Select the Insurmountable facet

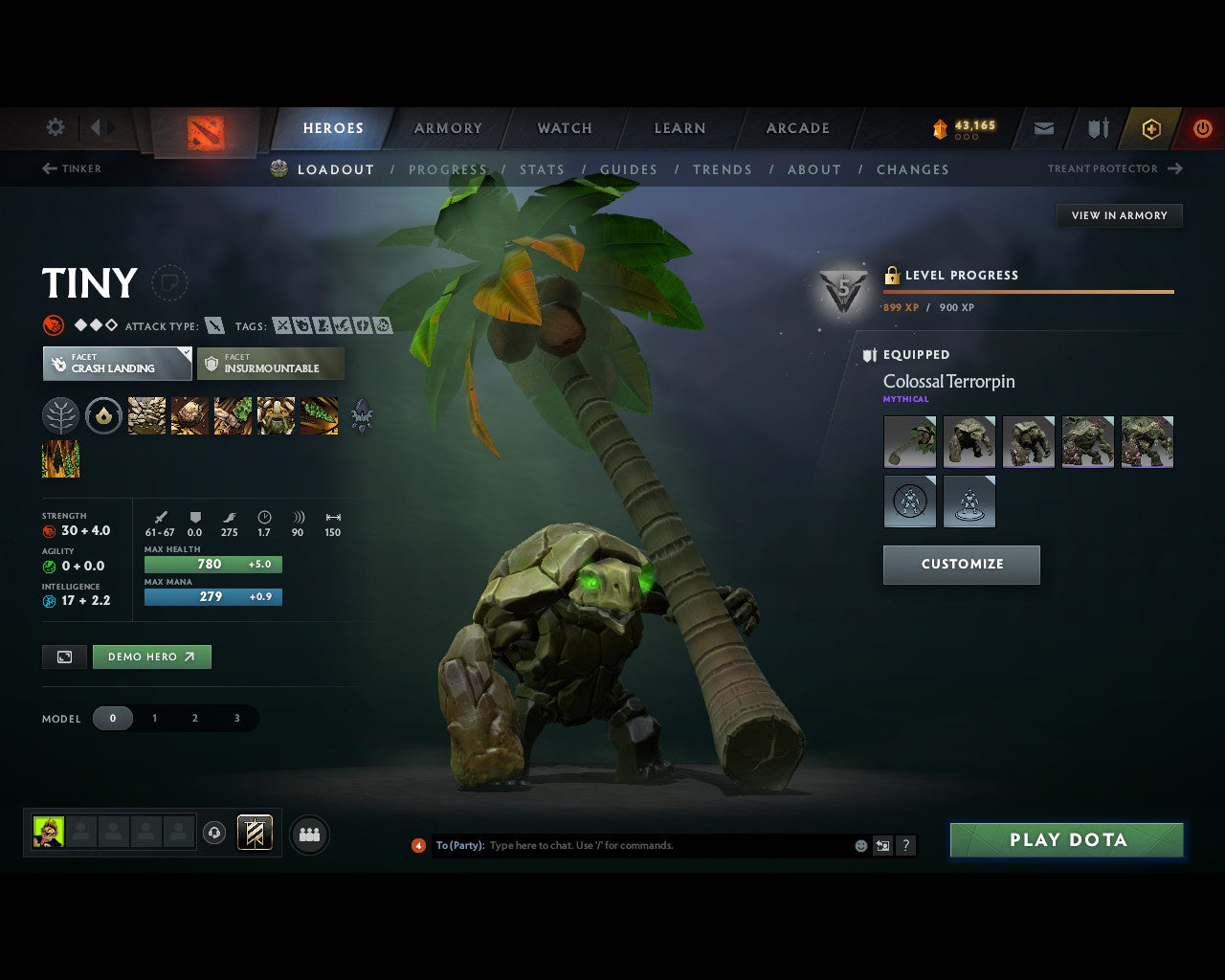[x=270, y=364]
